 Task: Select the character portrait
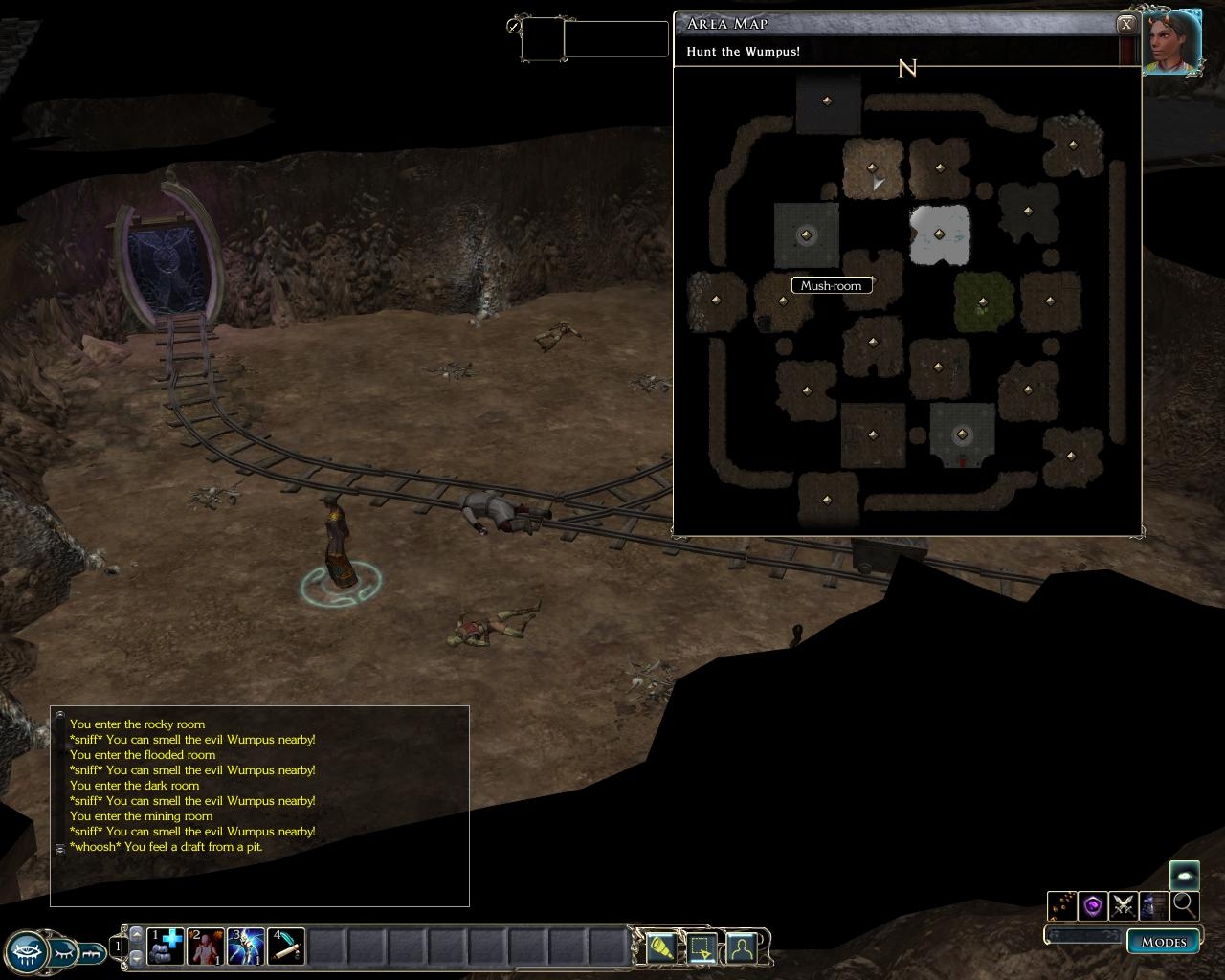click(x=1172, y=42)
